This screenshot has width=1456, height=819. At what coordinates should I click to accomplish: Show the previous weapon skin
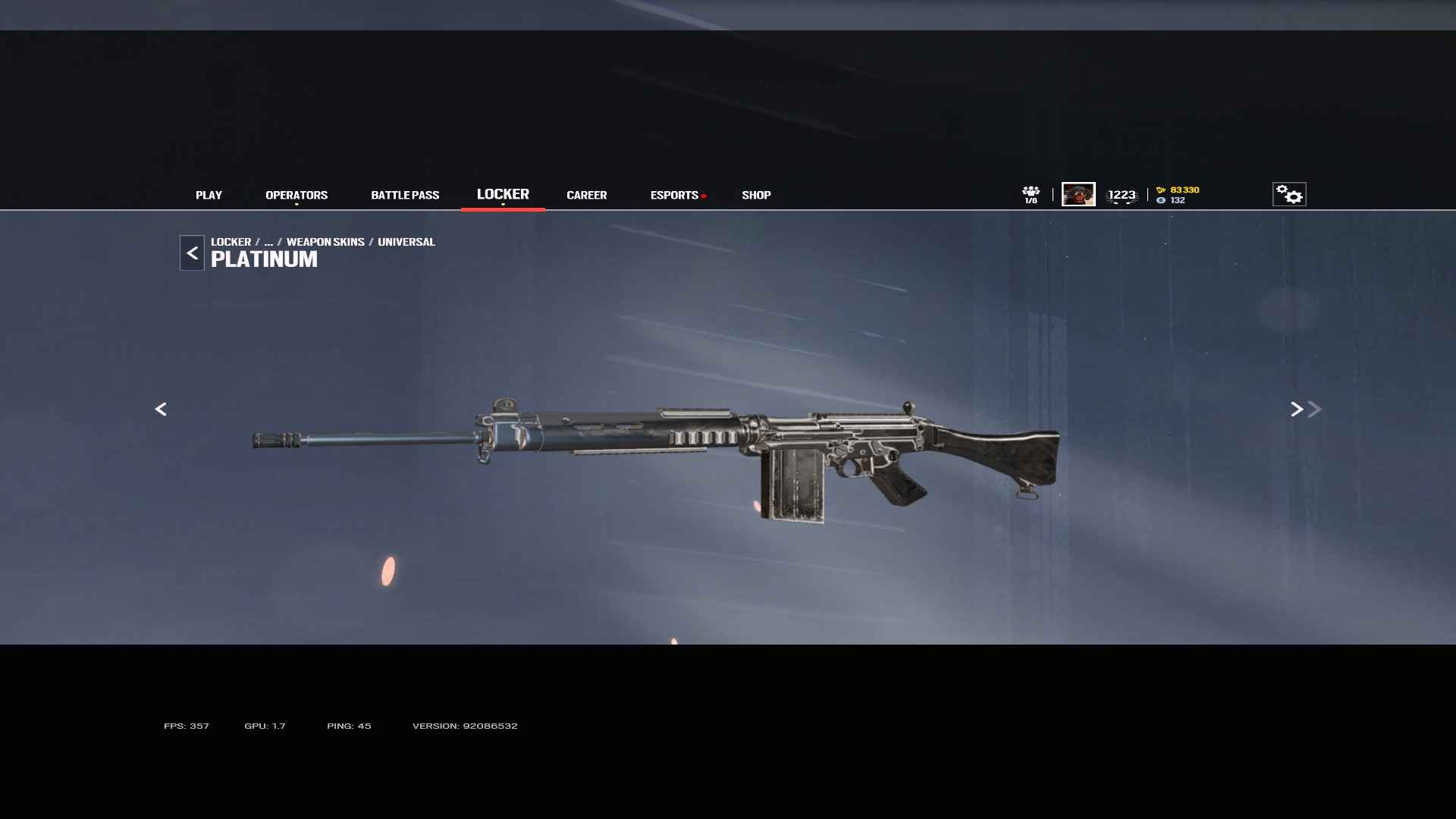(x=161, y=409)
